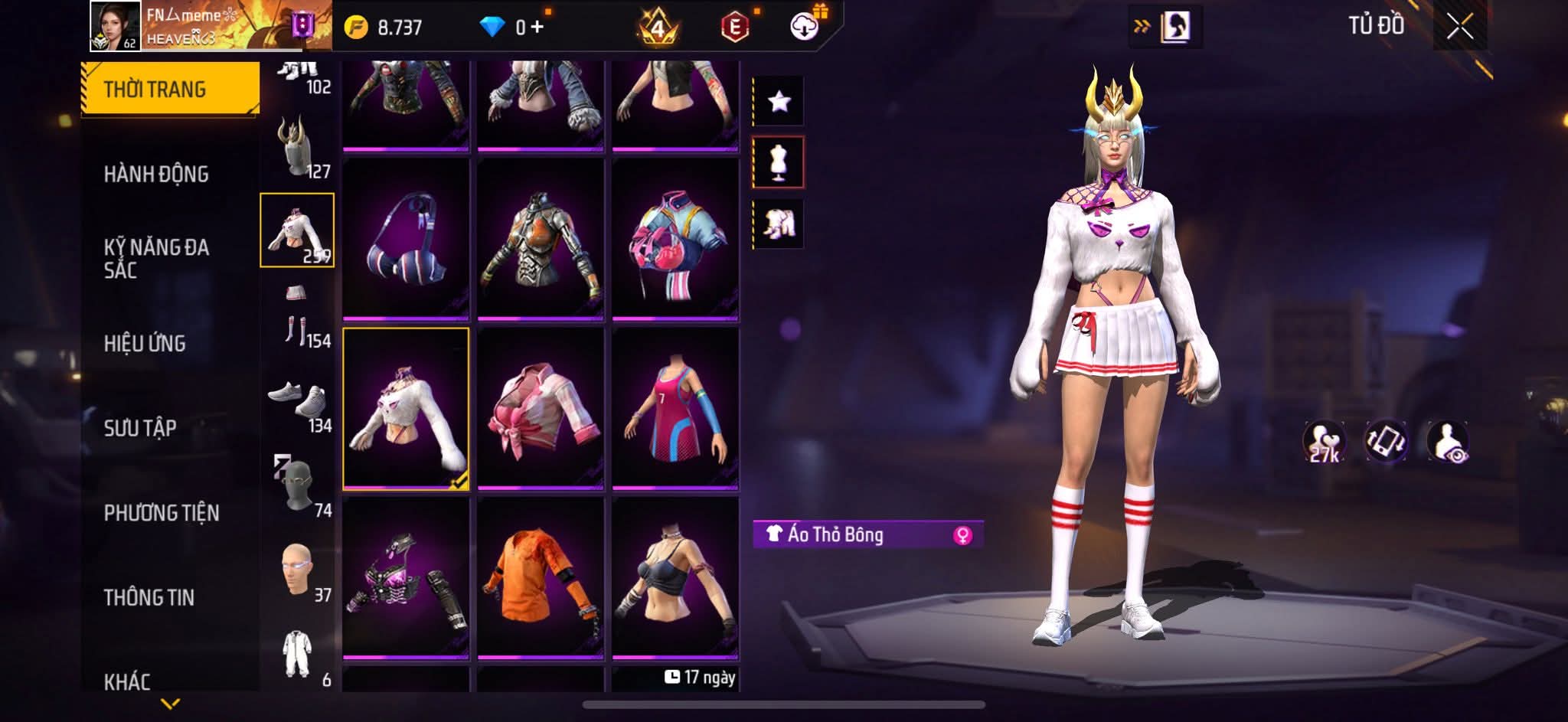Screen dimensions: 1568x722
Task: Choose the sneakers shoes category
Action: pyautogui.click(x=297, y=402)
